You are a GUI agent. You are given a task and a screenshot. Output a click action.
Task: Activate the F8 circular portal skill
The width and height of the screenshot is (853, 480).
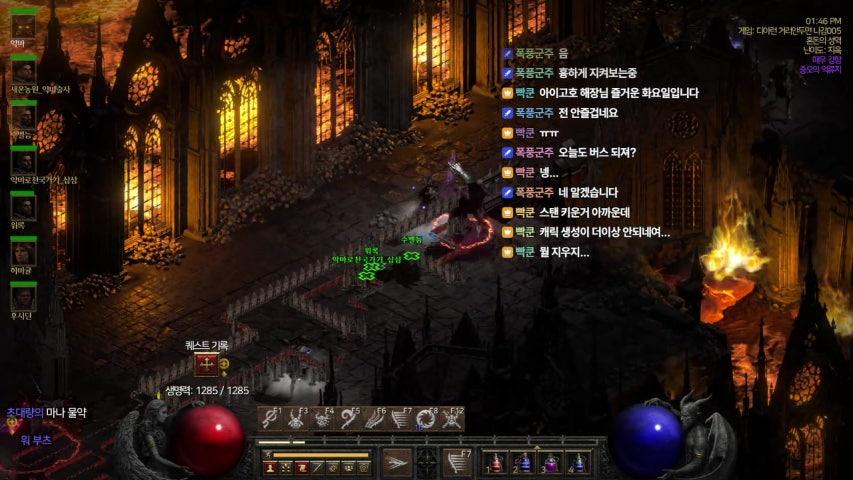[x=427, y=419]
